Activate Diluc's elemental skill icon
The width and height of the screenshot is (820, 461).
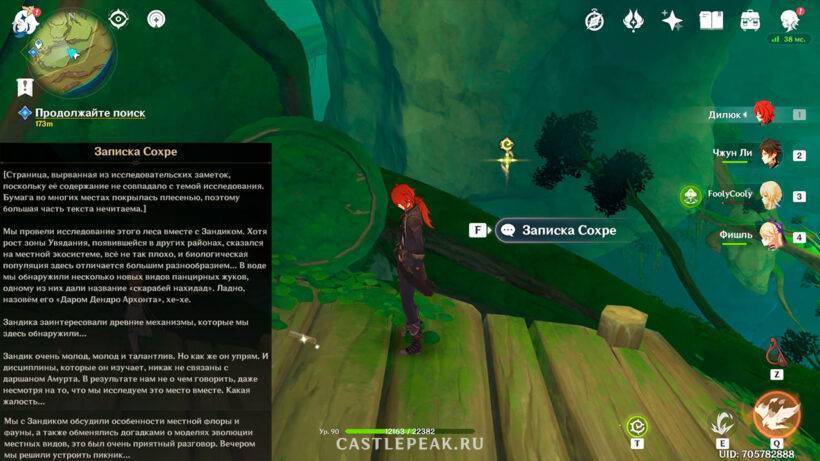[x=722, y=422]
